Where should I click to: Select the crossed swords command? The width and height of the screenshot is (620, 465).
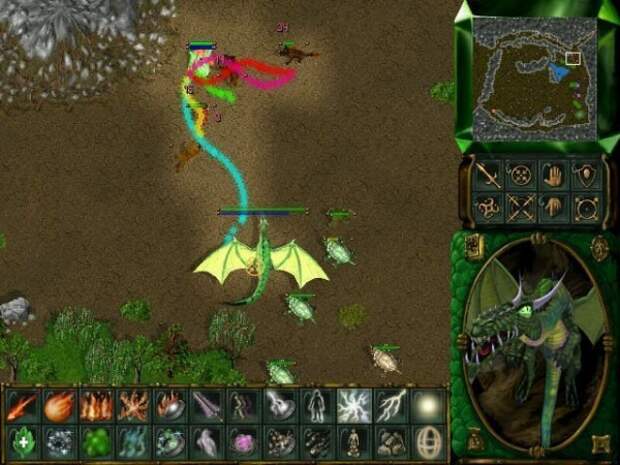520,208
